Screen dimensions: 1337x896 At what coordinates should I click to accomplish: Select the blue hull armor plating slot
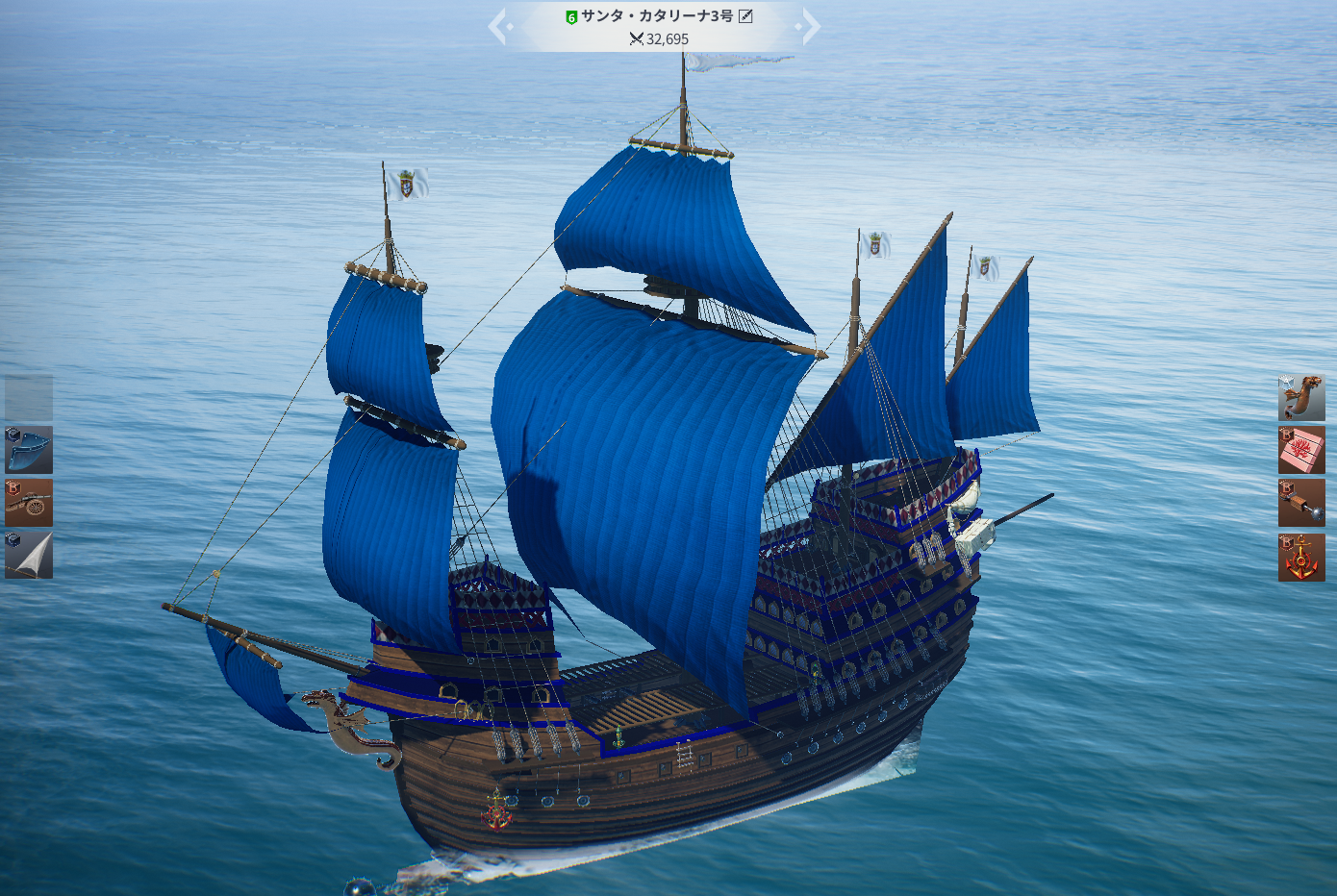pos(29,450)
